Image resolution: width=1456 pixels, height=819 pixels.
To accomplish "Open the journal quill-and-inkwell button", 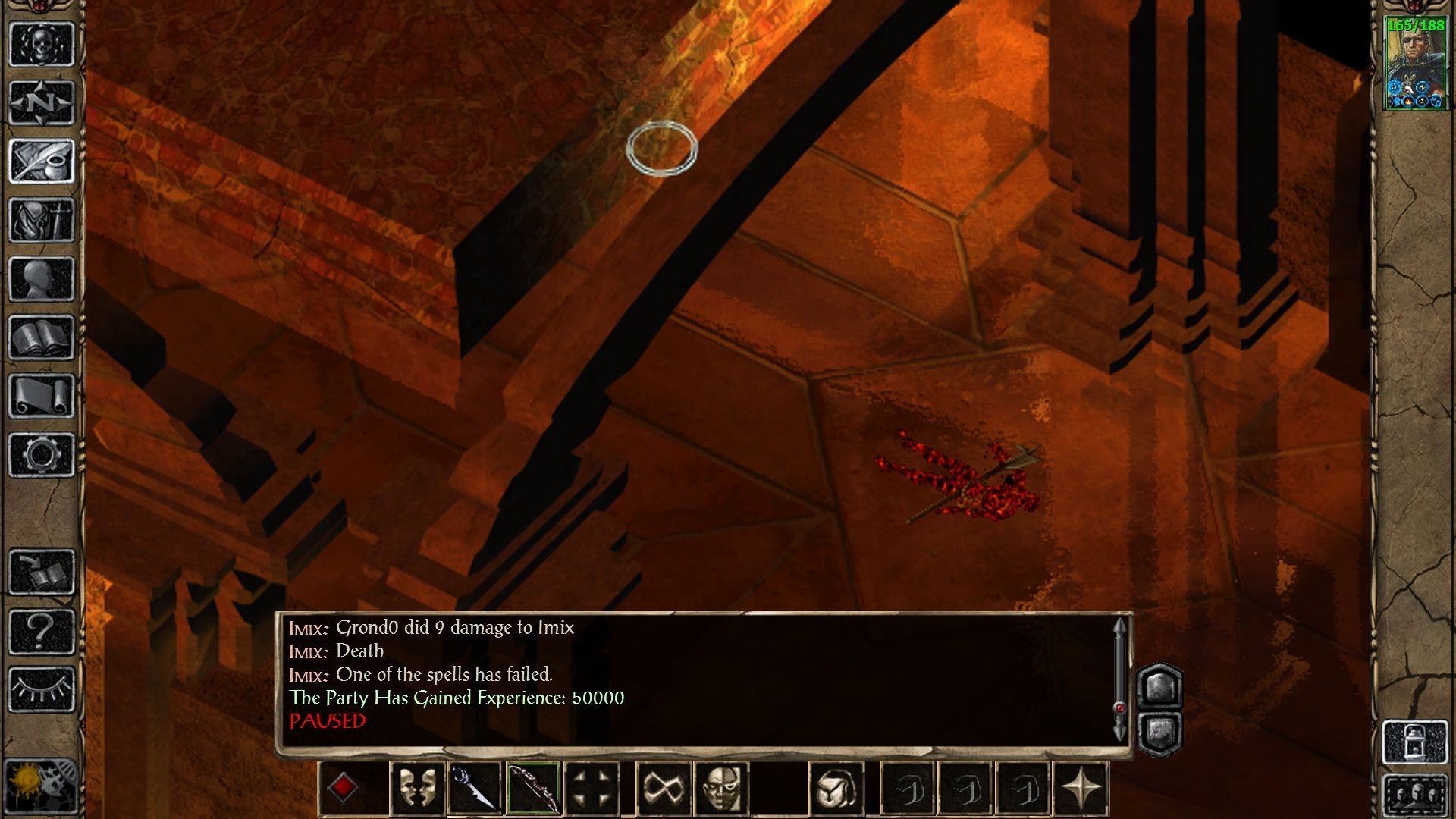I will 42,161.
